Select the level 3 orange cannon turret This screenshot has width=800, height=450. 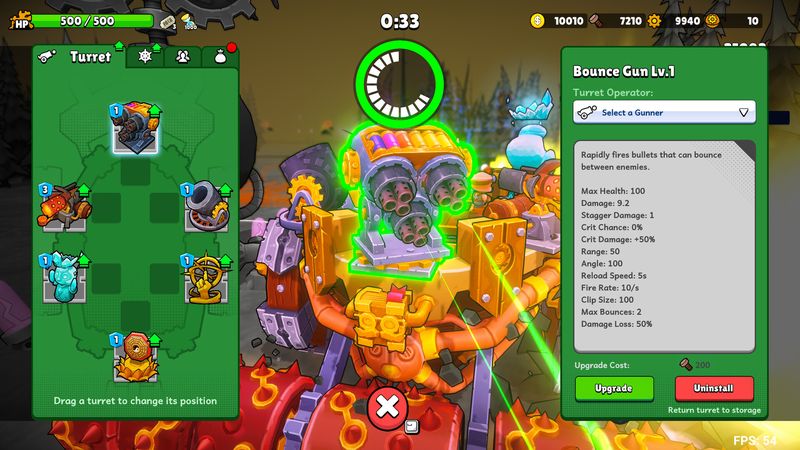64,205
